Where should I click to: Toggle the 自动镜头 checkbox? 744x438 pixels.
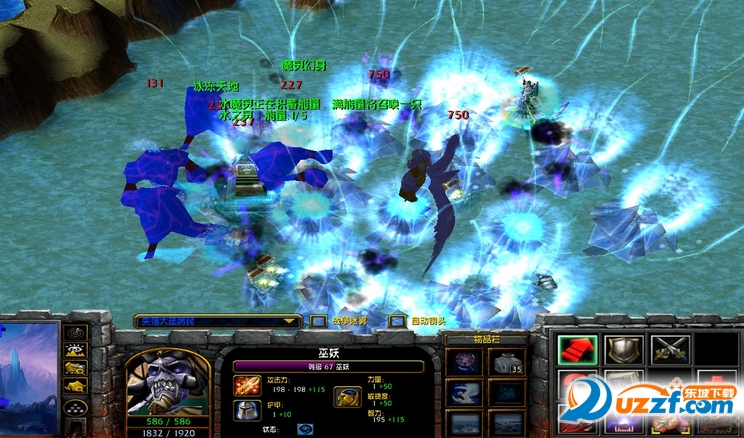point(398,321)
